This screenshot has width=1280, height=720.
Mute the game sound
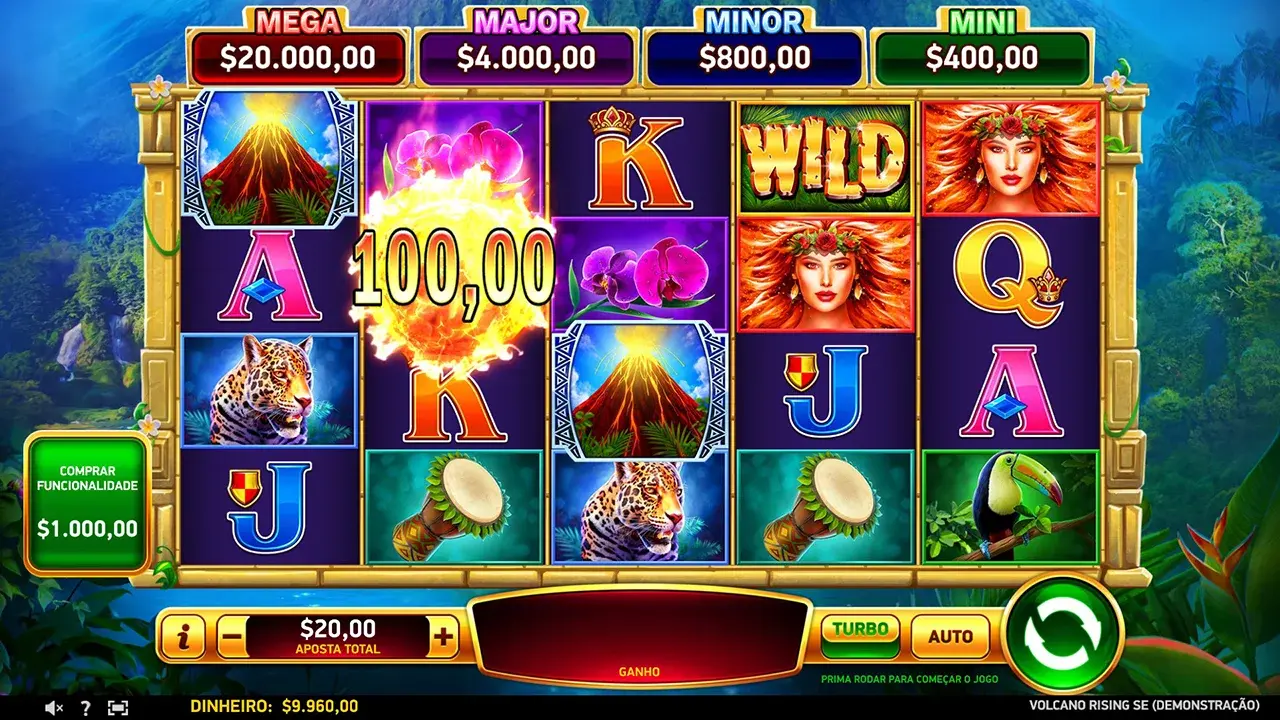(x=53, y=707)
